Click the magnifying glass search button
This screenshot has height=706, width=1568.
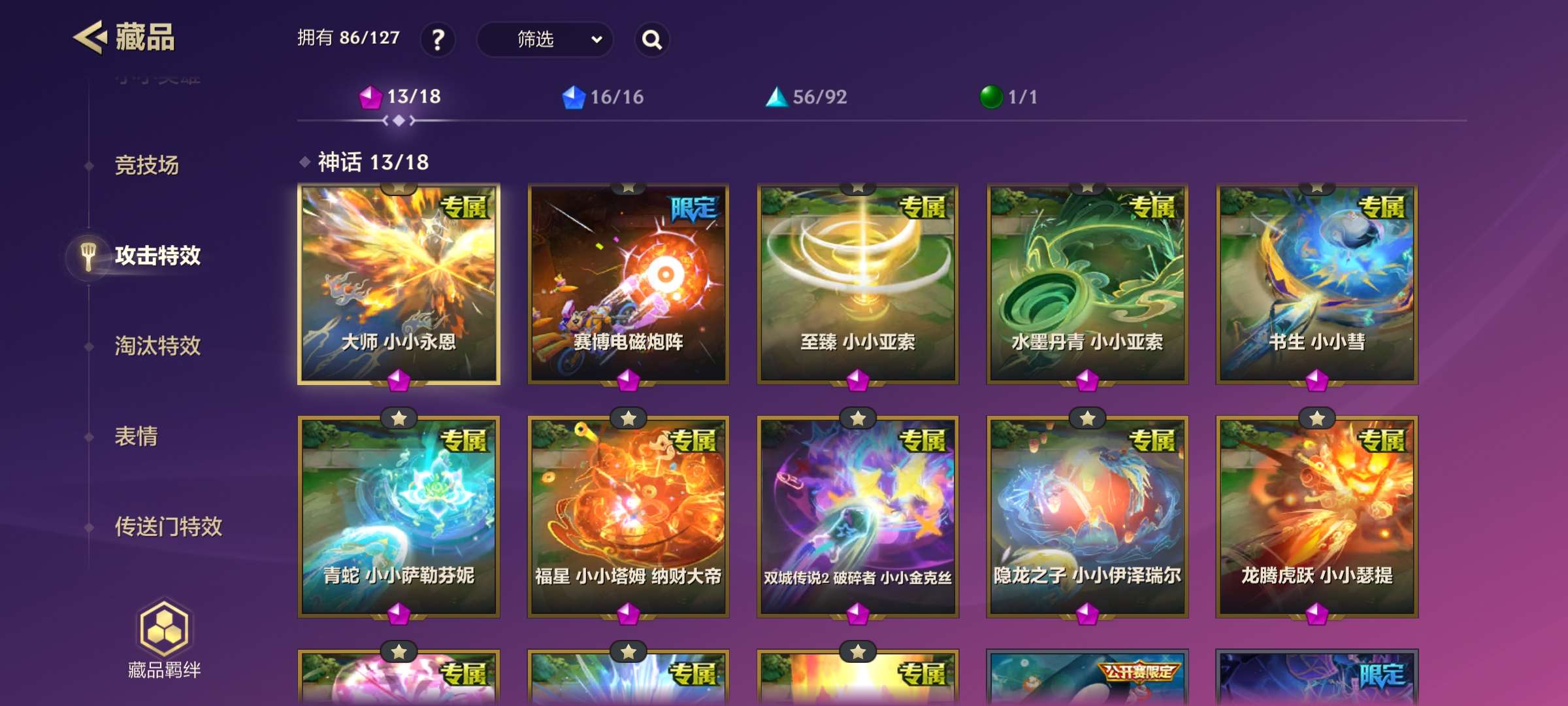[651, 40]
